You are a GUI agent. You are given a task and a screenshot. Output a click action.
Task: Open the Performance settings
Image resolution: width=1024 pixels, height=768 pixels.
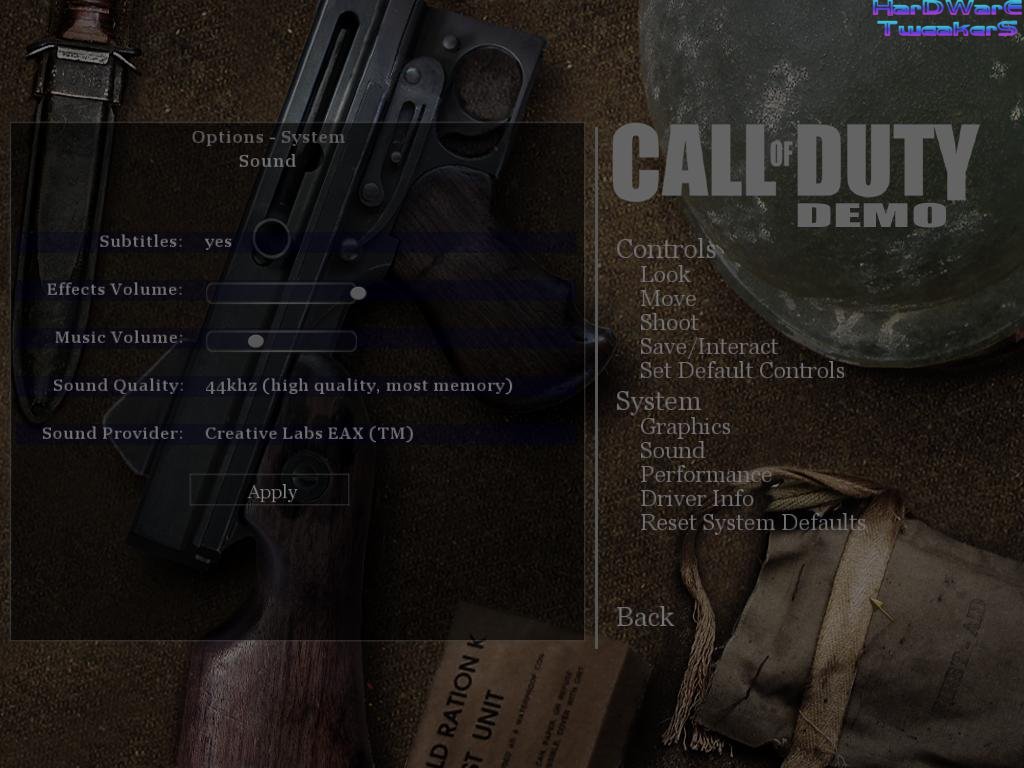click(x=705, y=475)
